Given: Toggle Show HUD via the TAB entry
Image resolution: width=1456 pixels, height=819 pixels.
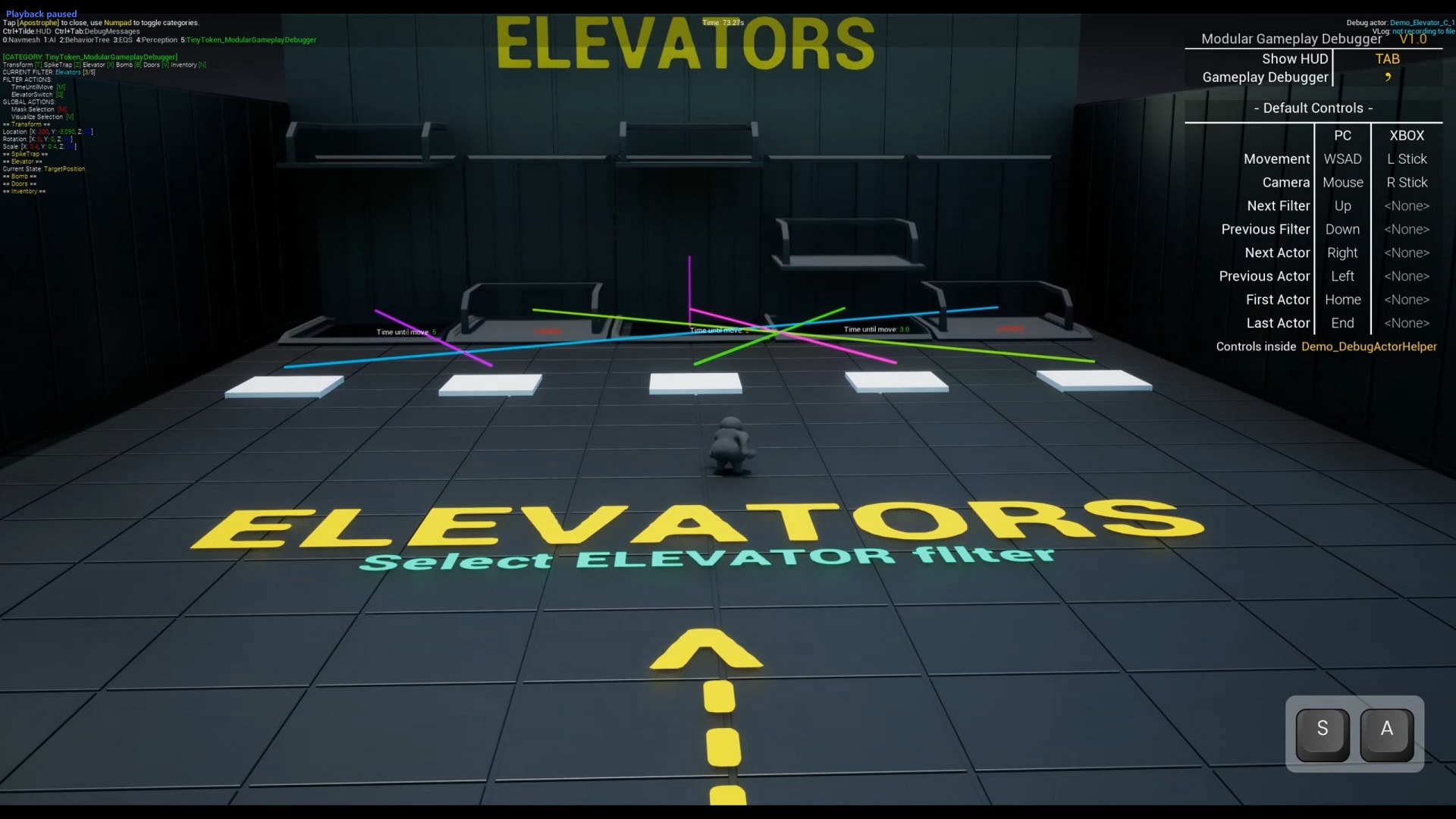Looking at the screenshot, I should pos(1387,58).
